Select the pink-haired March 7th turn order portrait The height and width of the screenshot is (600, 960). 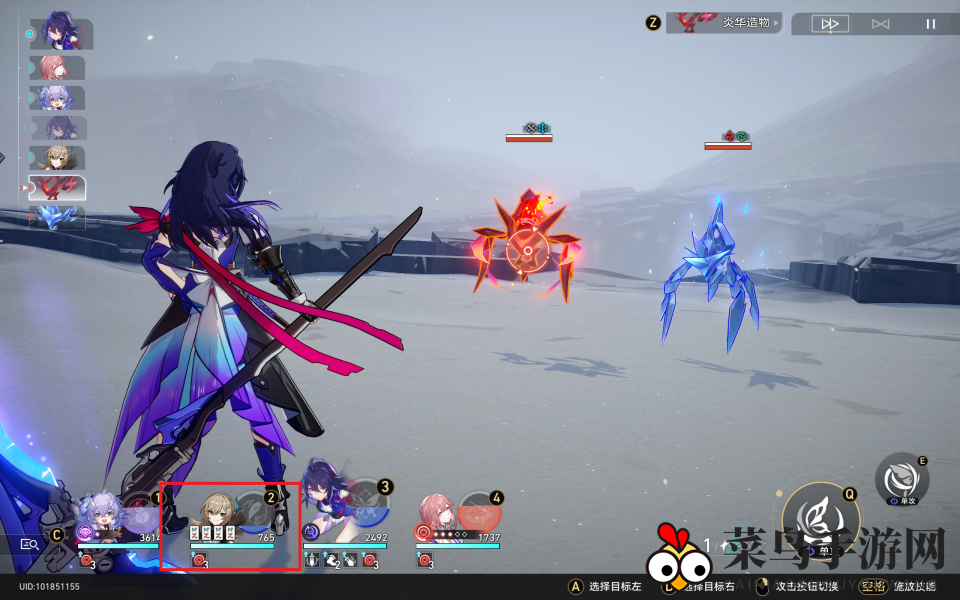(57, 68)
